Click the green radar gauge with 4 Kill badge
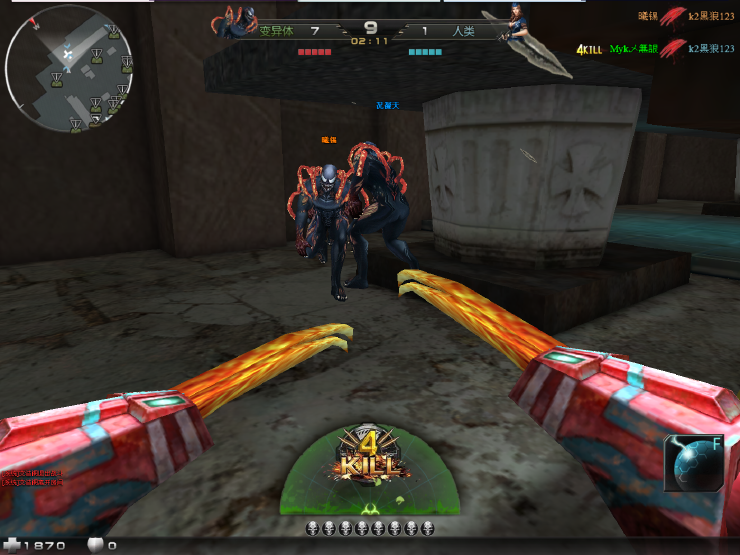740x555 pixels. coord(370,472)
